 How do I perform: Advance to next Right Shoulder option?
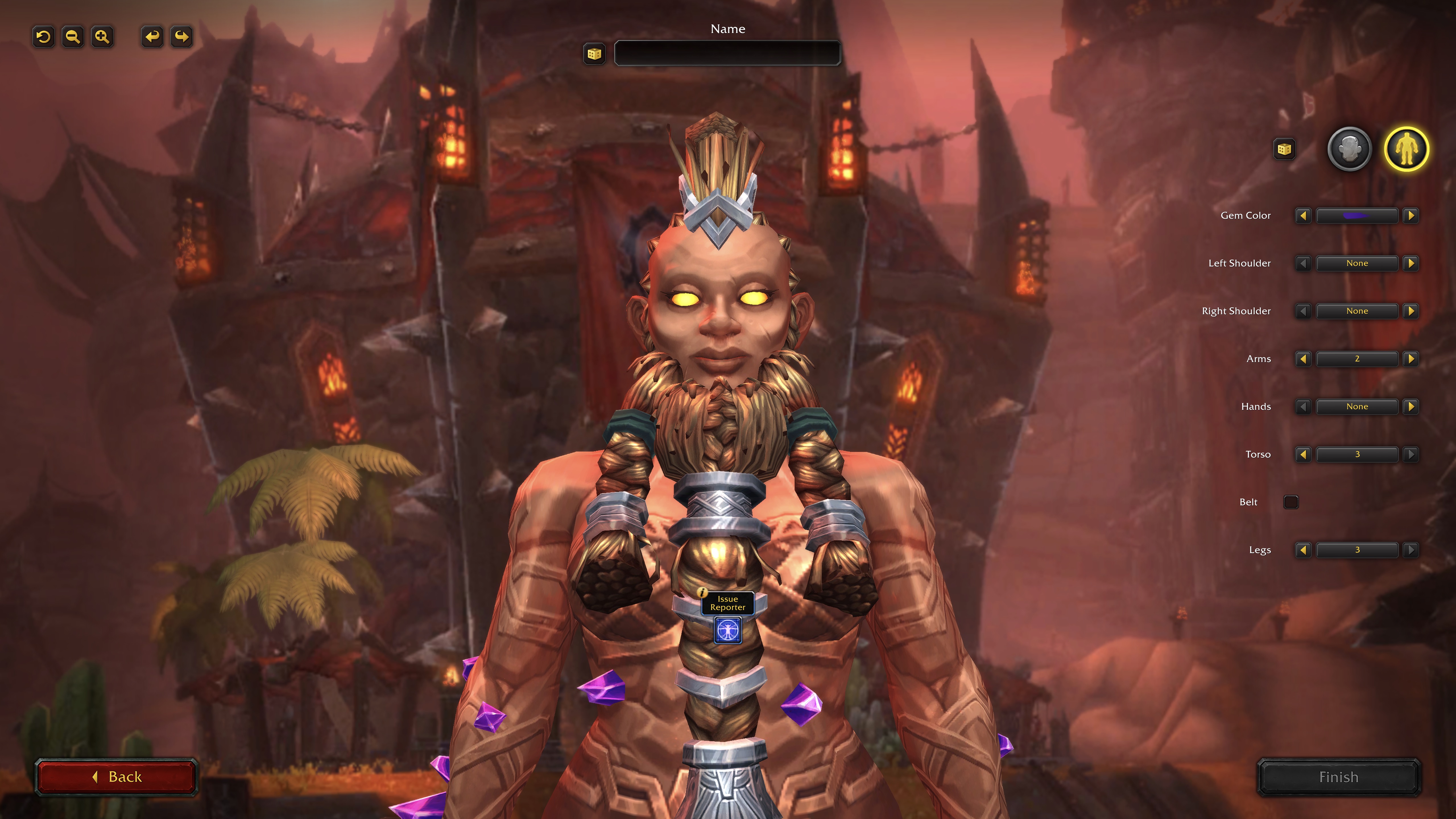(x=1411, y=311)
